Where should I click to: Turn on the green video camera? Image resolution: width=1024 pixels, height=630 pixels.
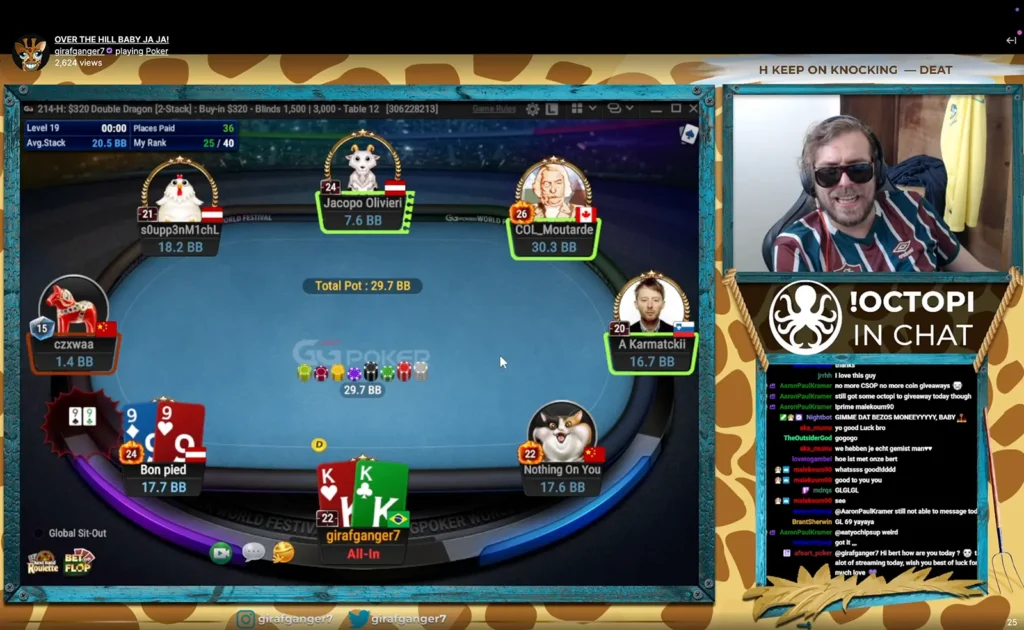coord(221,552)
